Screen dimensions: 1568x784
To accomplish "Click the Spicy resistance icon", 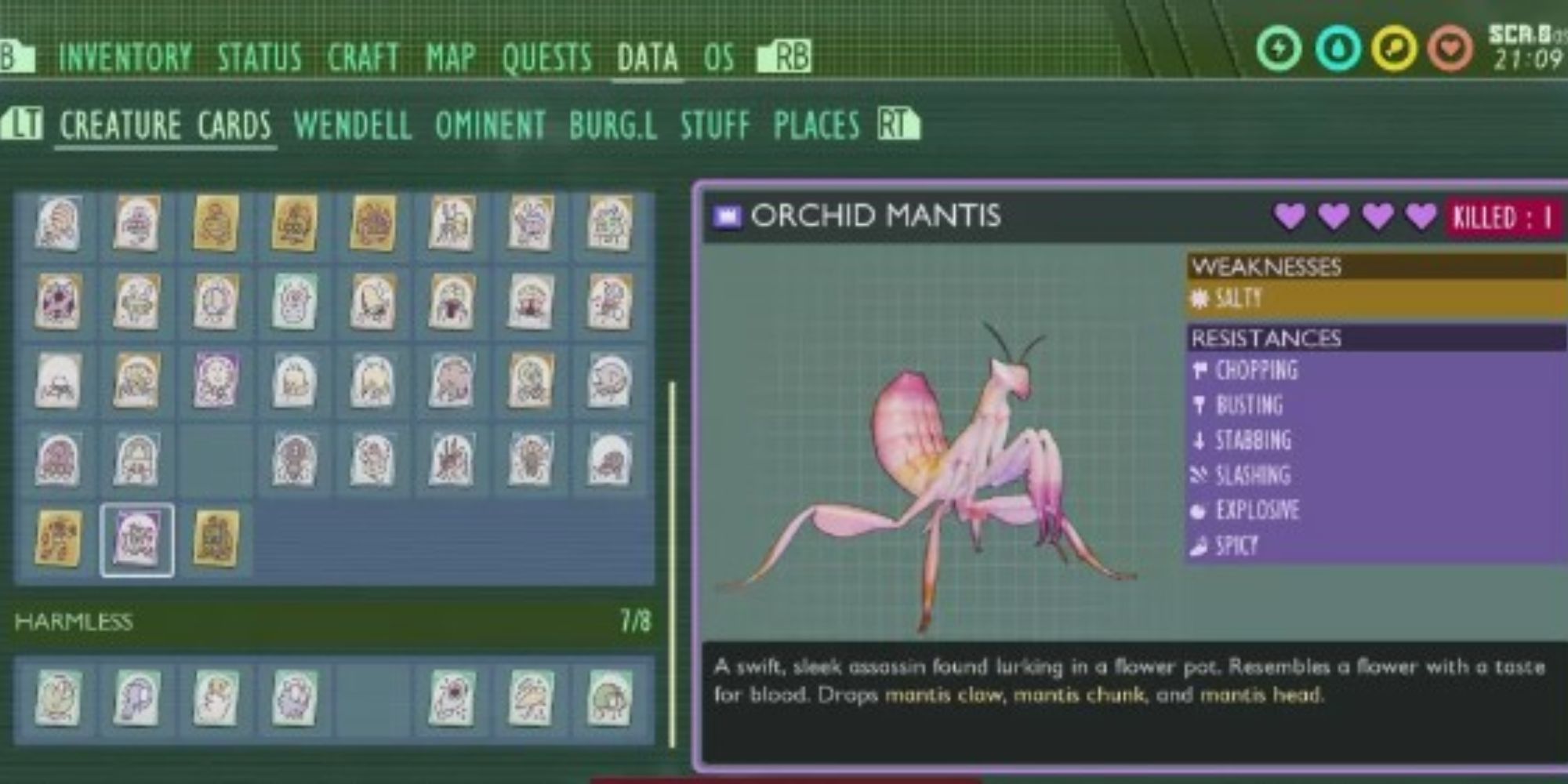I will point(1199,544).
